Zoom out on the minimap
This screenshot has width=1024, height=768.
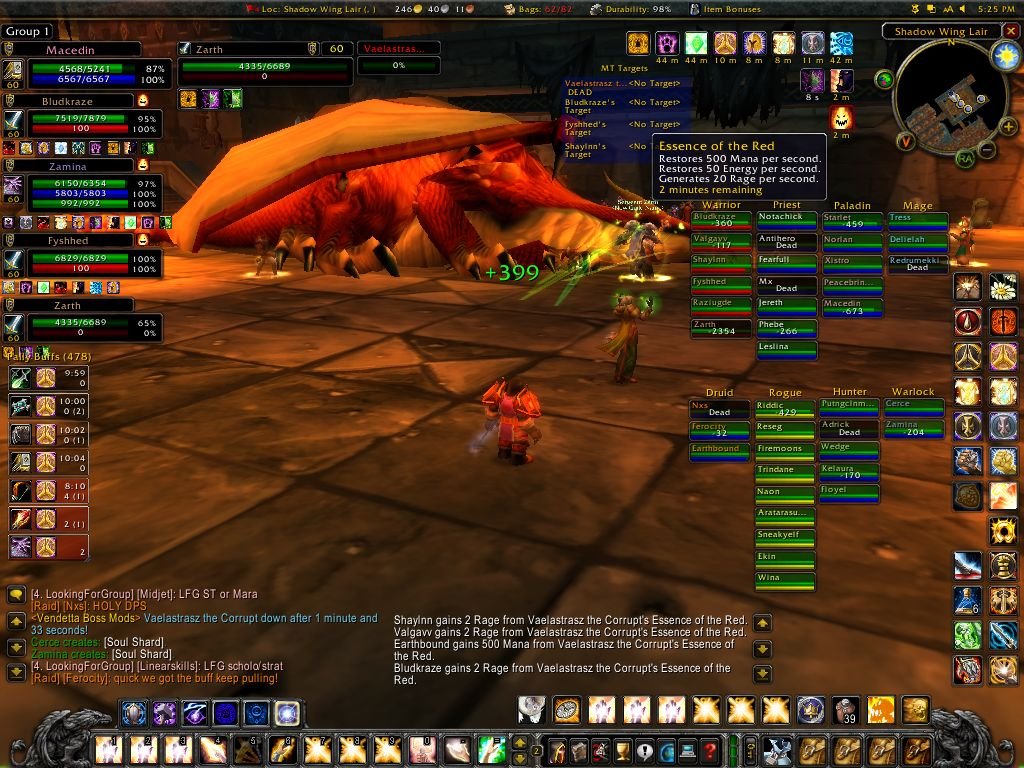[x=985, y=151]
